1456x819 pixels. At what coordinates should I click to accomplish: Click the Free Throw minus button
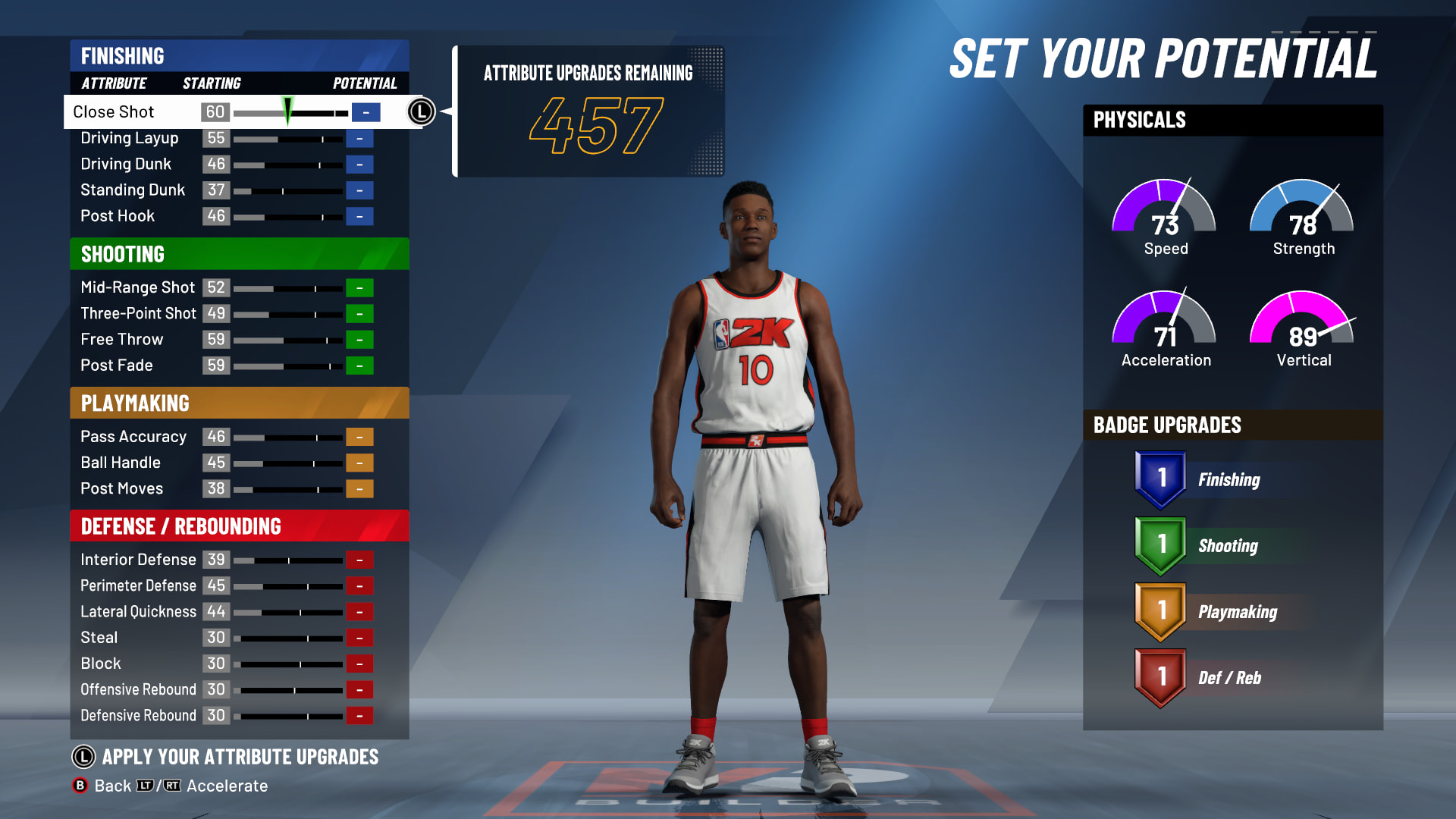[x=359, y=340]
